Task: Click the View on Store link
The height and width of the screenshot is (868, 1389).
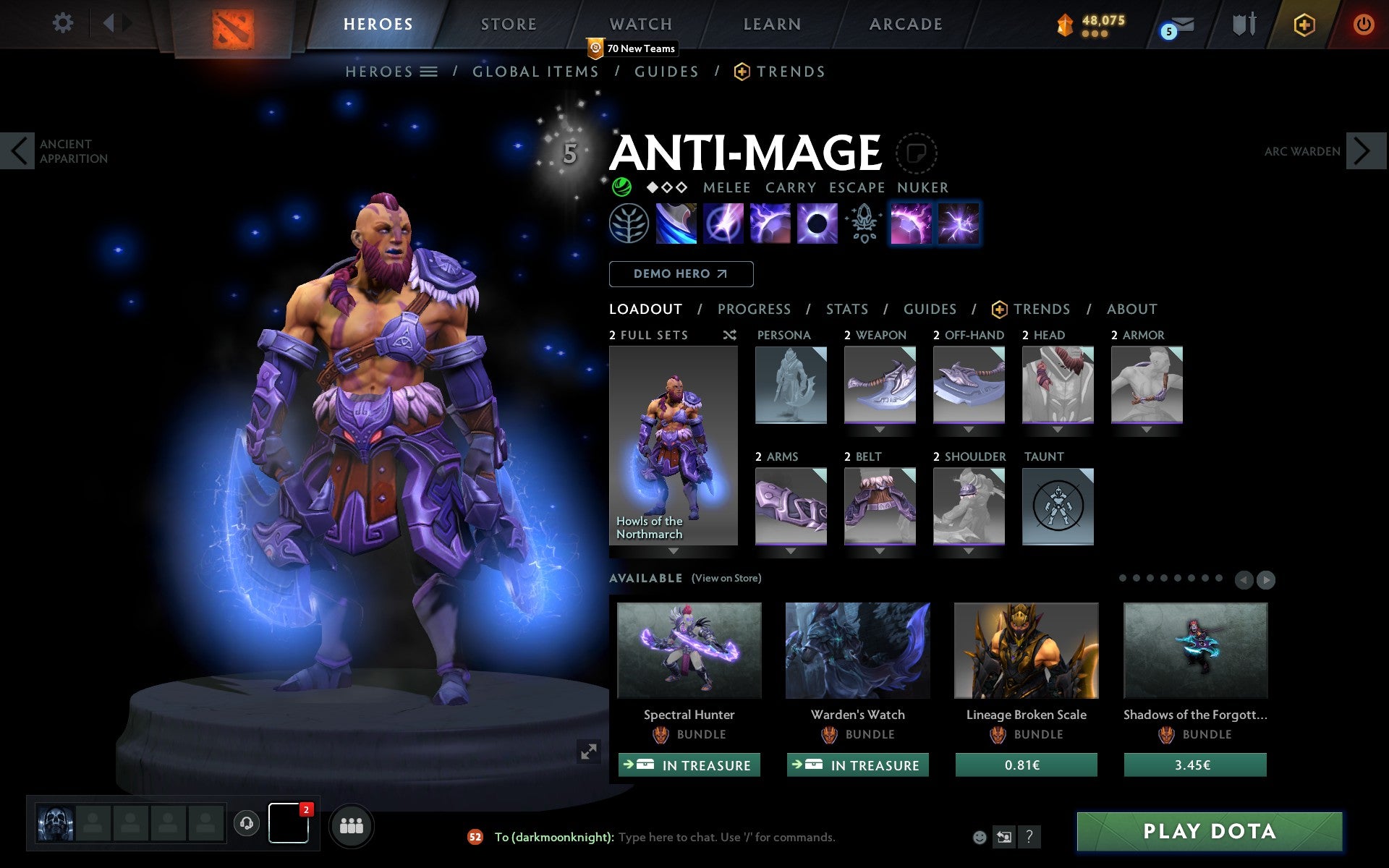Action: [726, 578]
